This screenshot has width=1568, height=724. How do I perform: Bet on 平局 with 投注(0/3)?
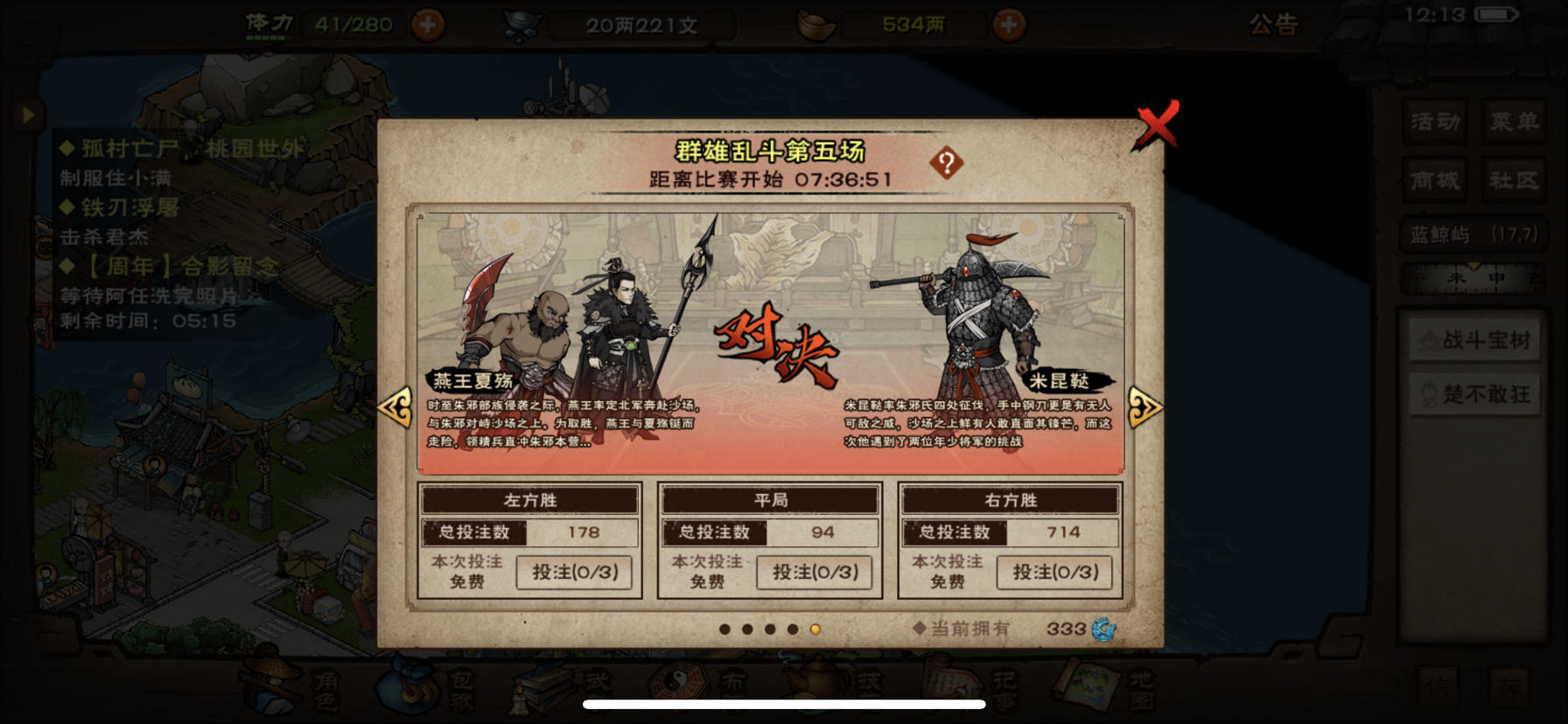point(814,573)
